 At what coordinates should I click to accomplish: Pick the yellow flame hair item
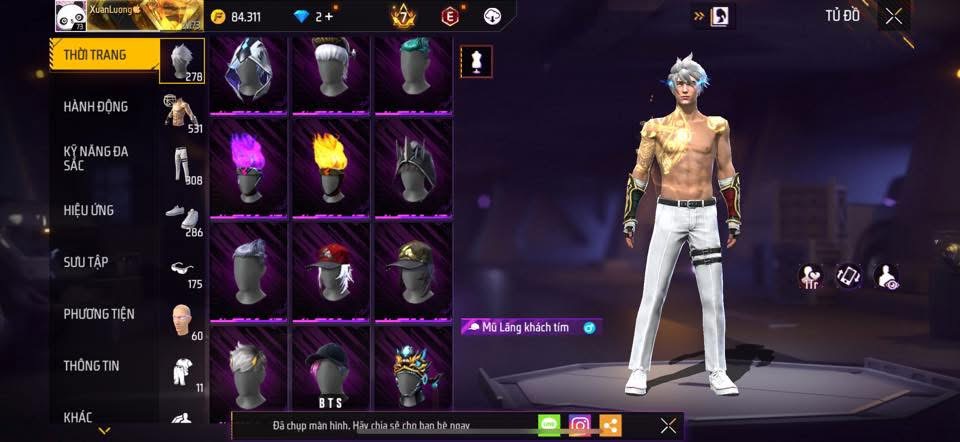click(330, 166)
